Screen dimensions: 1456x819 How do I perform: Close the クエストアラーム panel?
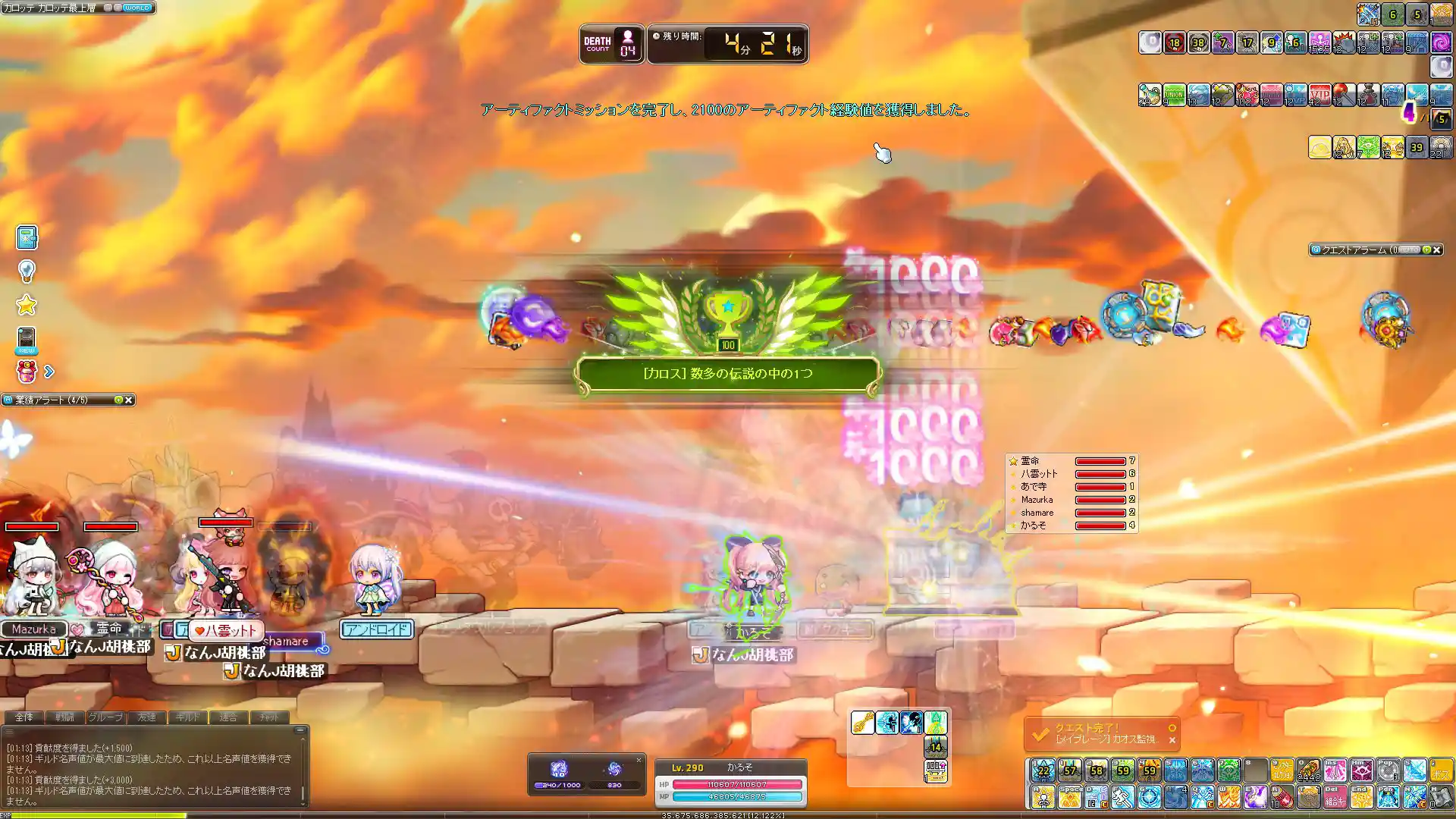point(1436,249)
